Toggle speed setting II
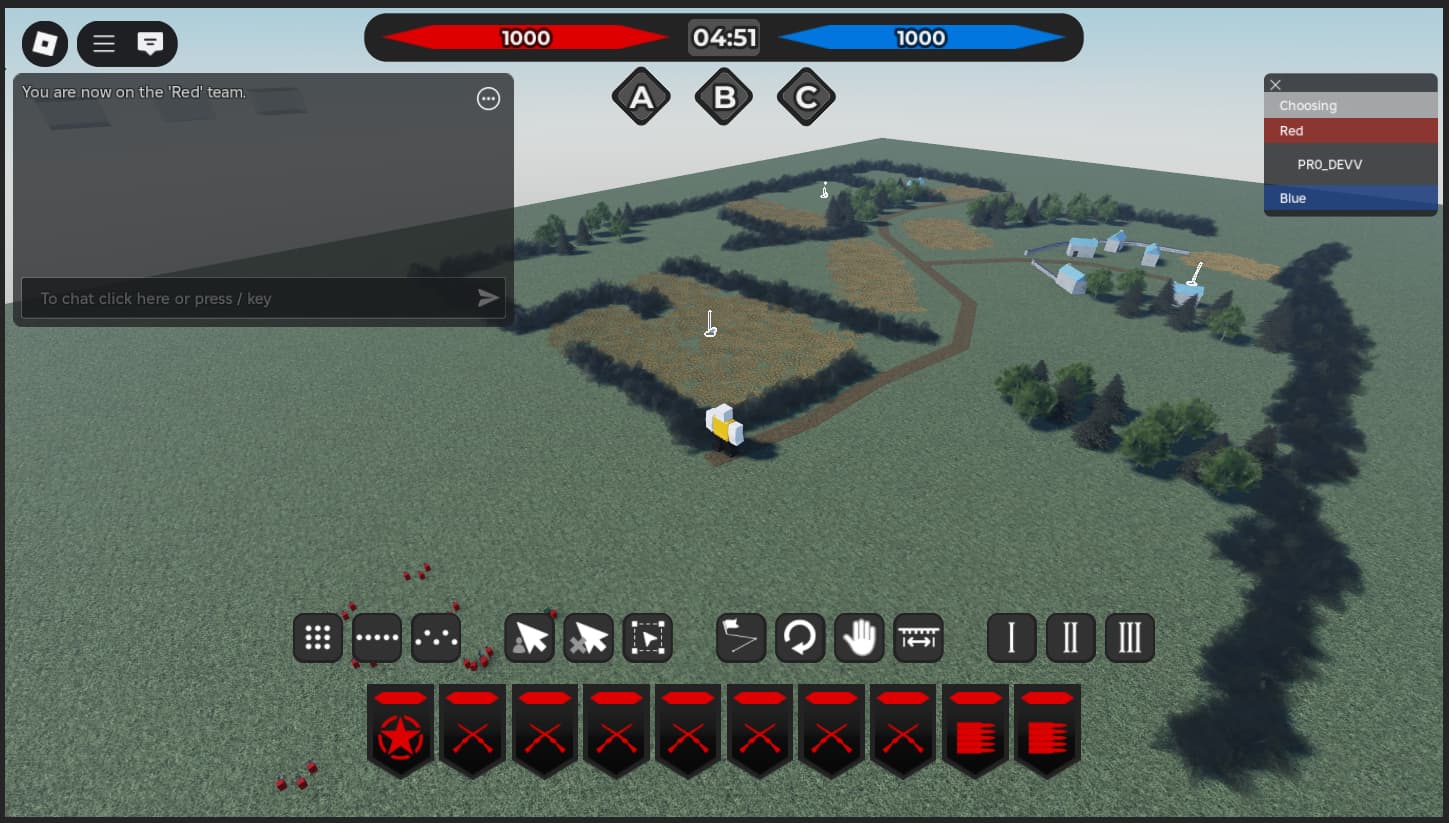 [1070, 637]
